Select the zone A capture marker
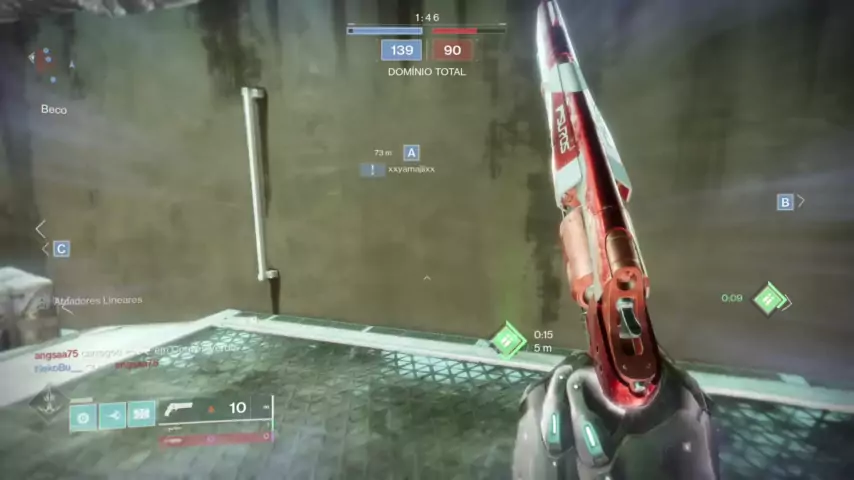The width and height of the screenshot is (854, 480). tap(411, 153)
